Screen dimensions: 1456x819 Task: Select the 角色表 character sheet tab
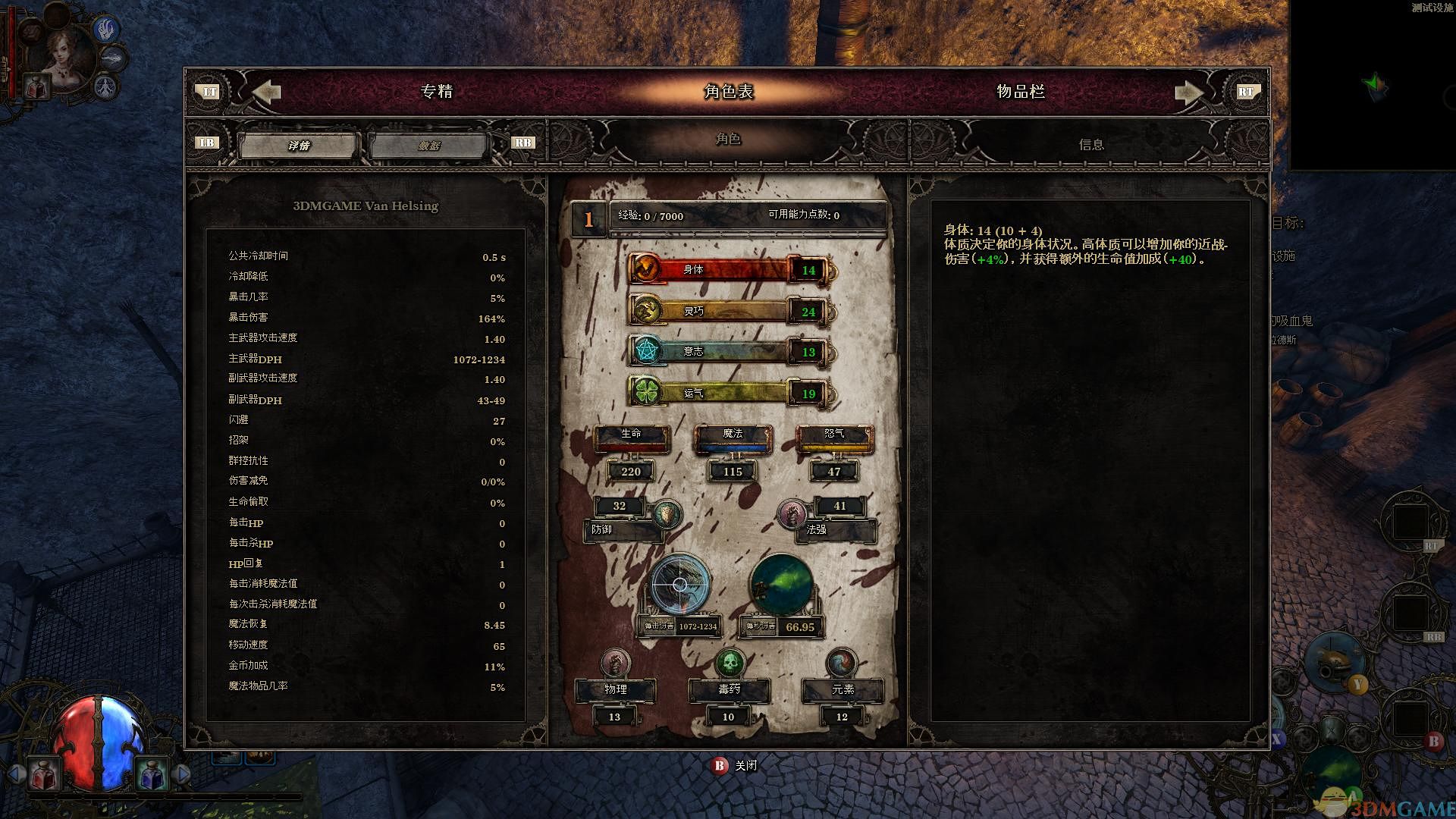[x=728, y=92]
